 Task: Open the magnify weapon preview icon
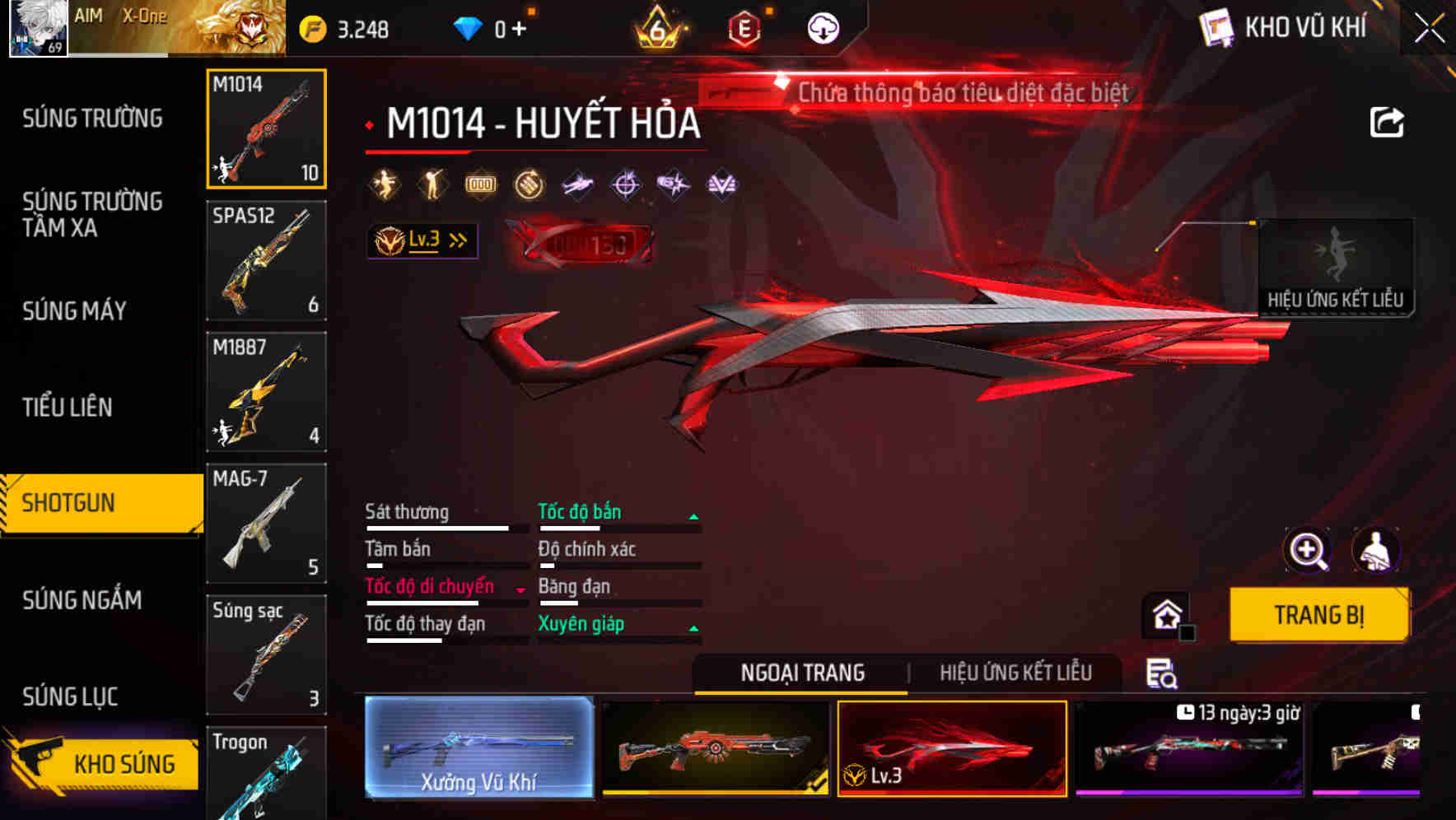pyautogui.click(x=1306, y=550)
